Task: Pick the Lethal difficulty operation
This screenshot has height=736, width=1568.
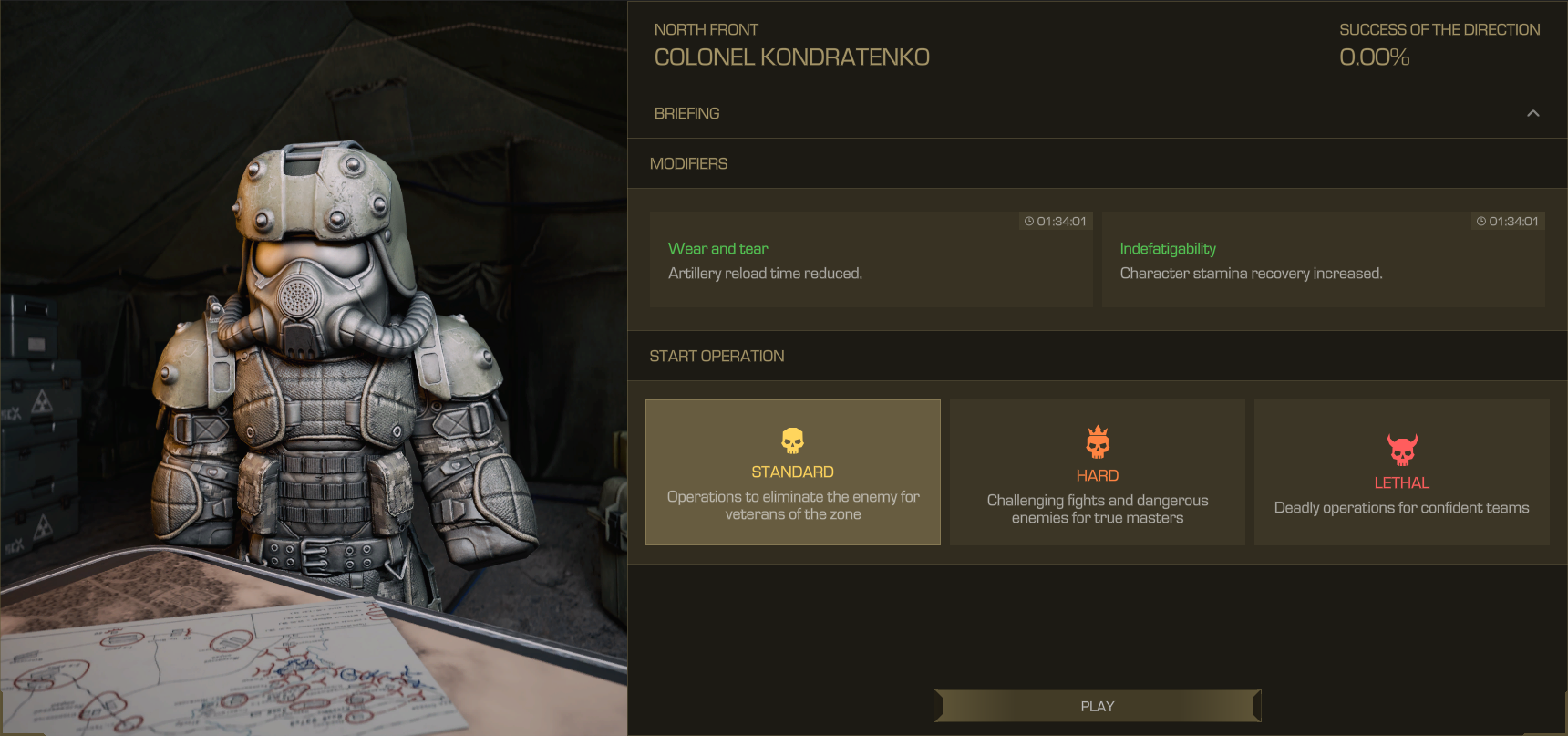Action: tap(1401, 472)
